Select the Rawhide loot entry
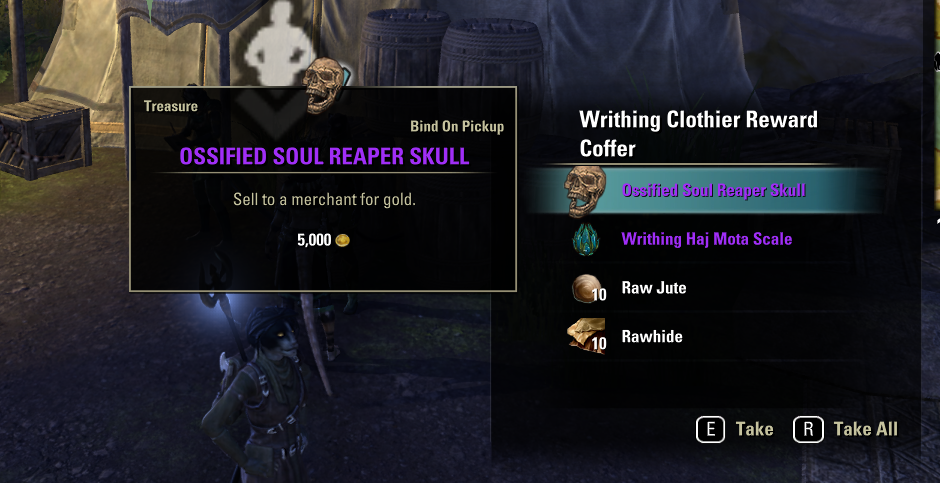940x483 pixels. pyautogui.click(x=652, y=337)
